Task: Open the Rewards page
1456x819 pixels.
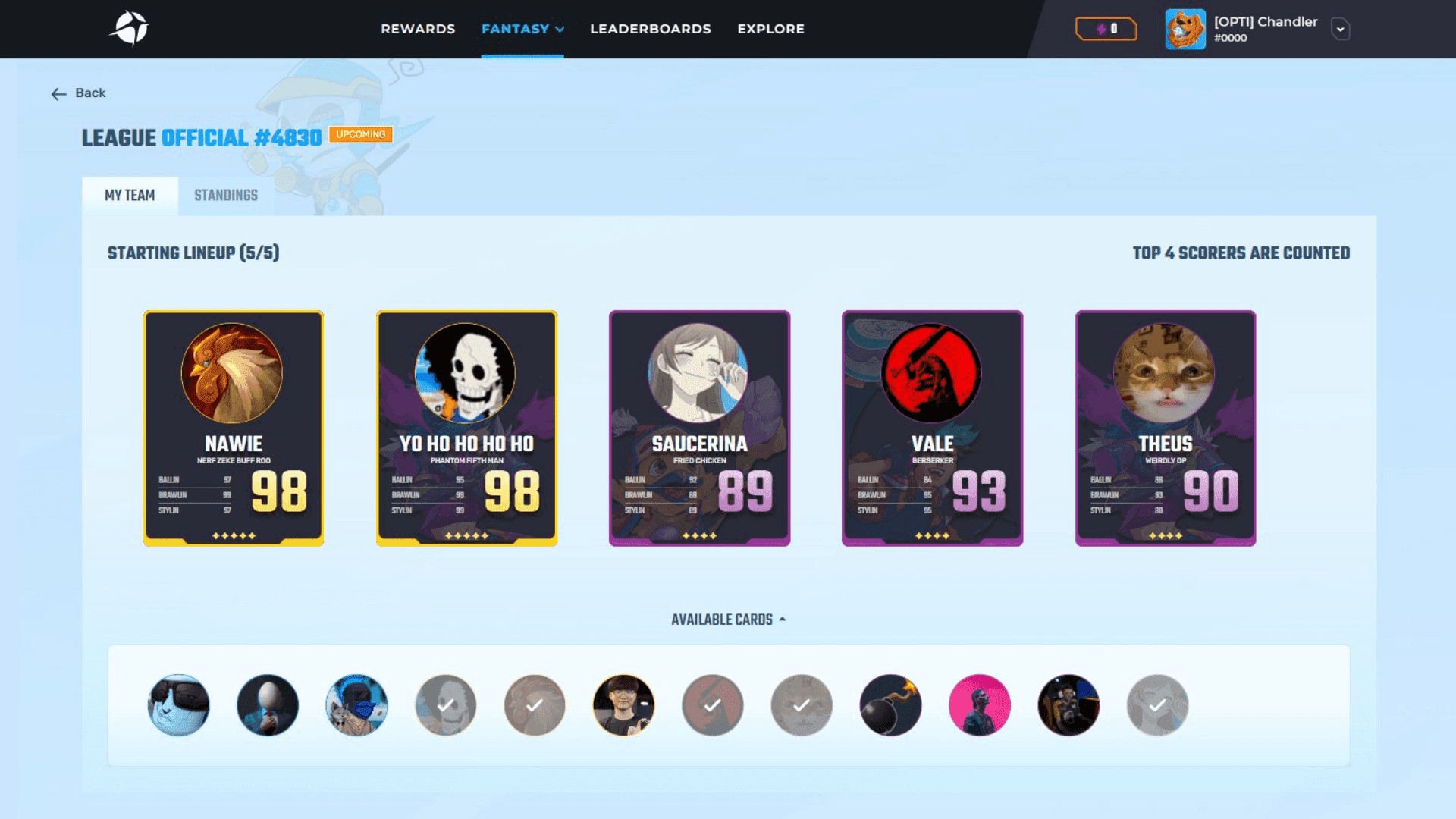Action: [x=418, y=29]
